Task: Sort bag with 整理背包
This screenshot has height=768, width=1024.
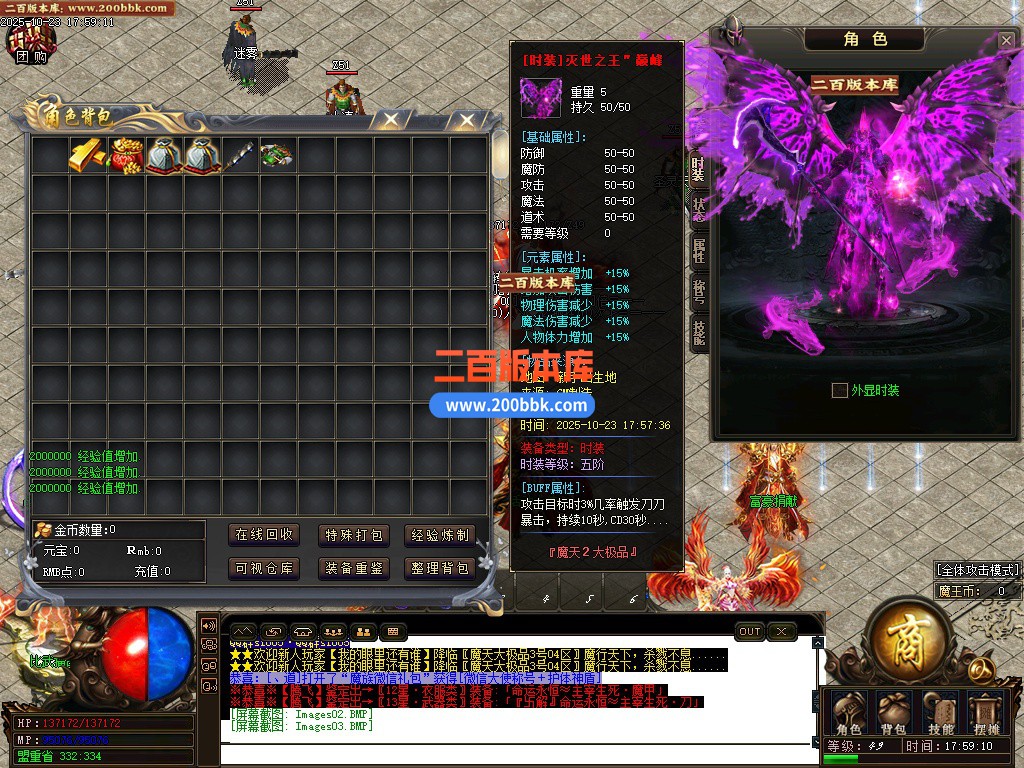Action: (x=439, y=568)
